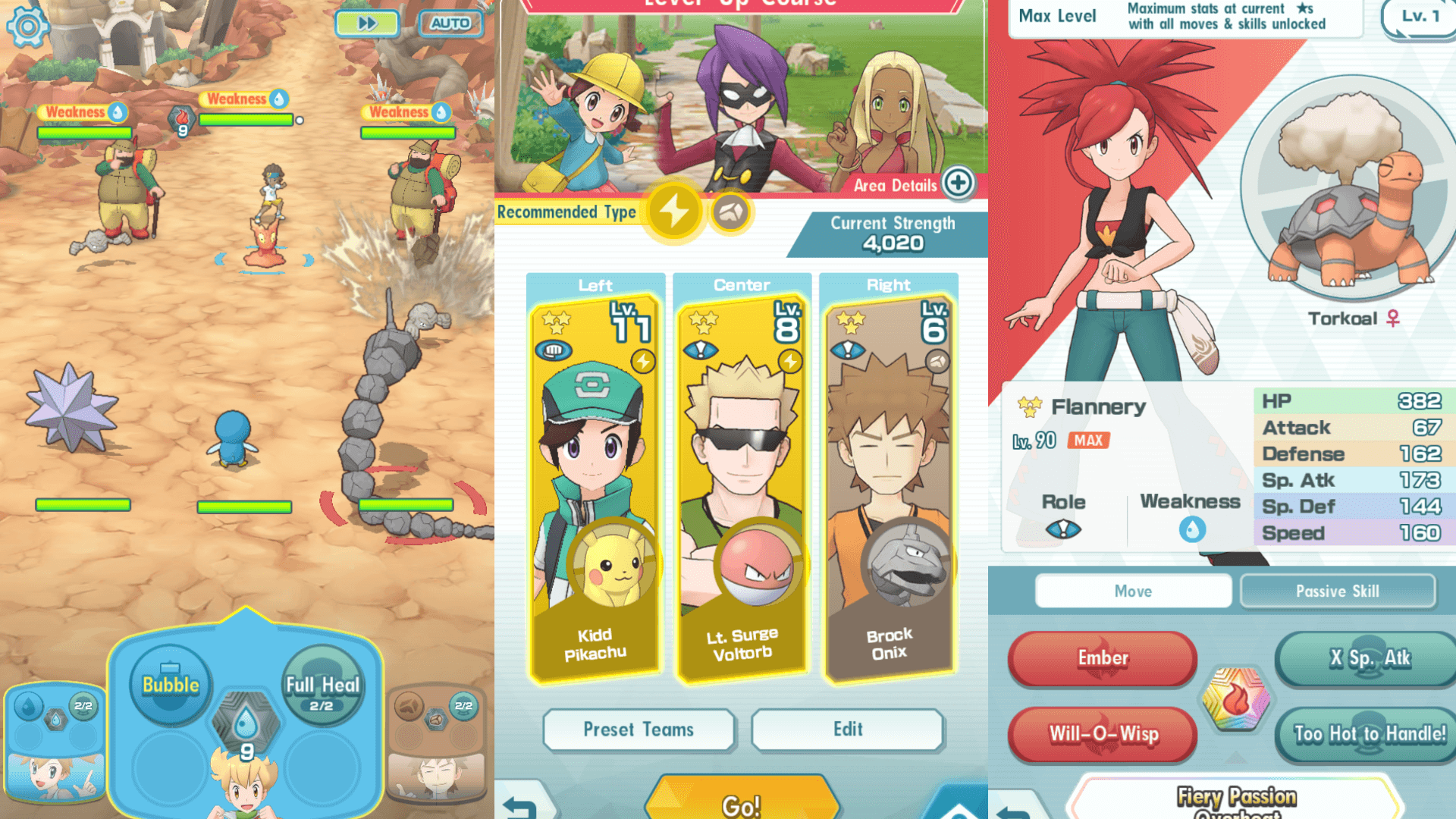Select the Move tab
The height and width of the screenshot is (819, 1456).
point(1134,591)
